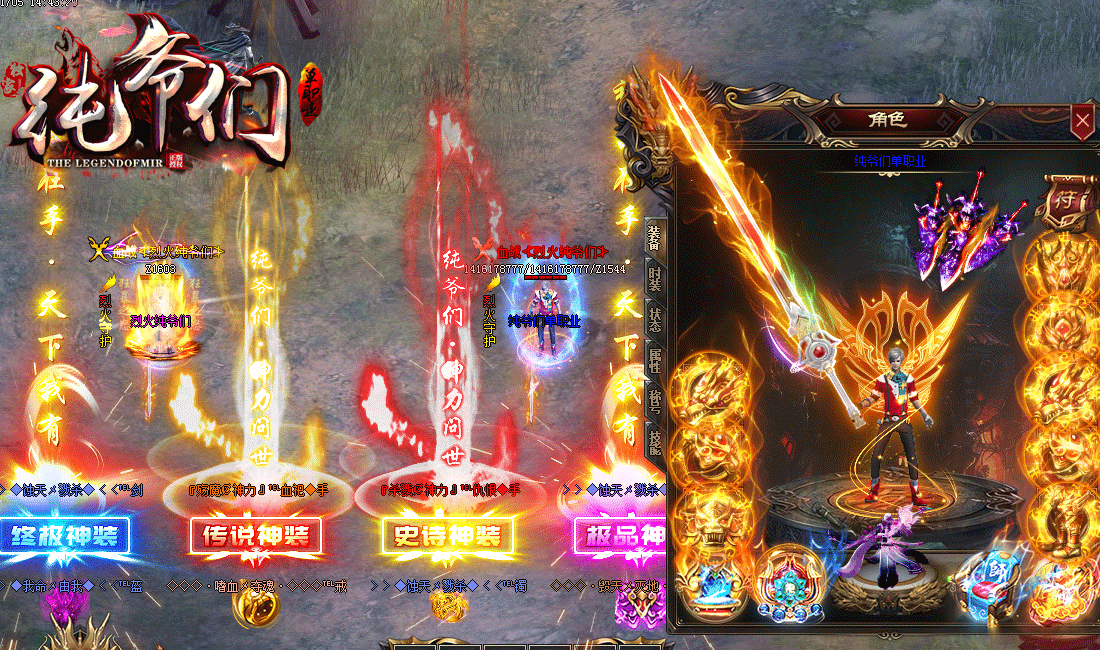Select the 属性 attributes tab

[654, 360]
